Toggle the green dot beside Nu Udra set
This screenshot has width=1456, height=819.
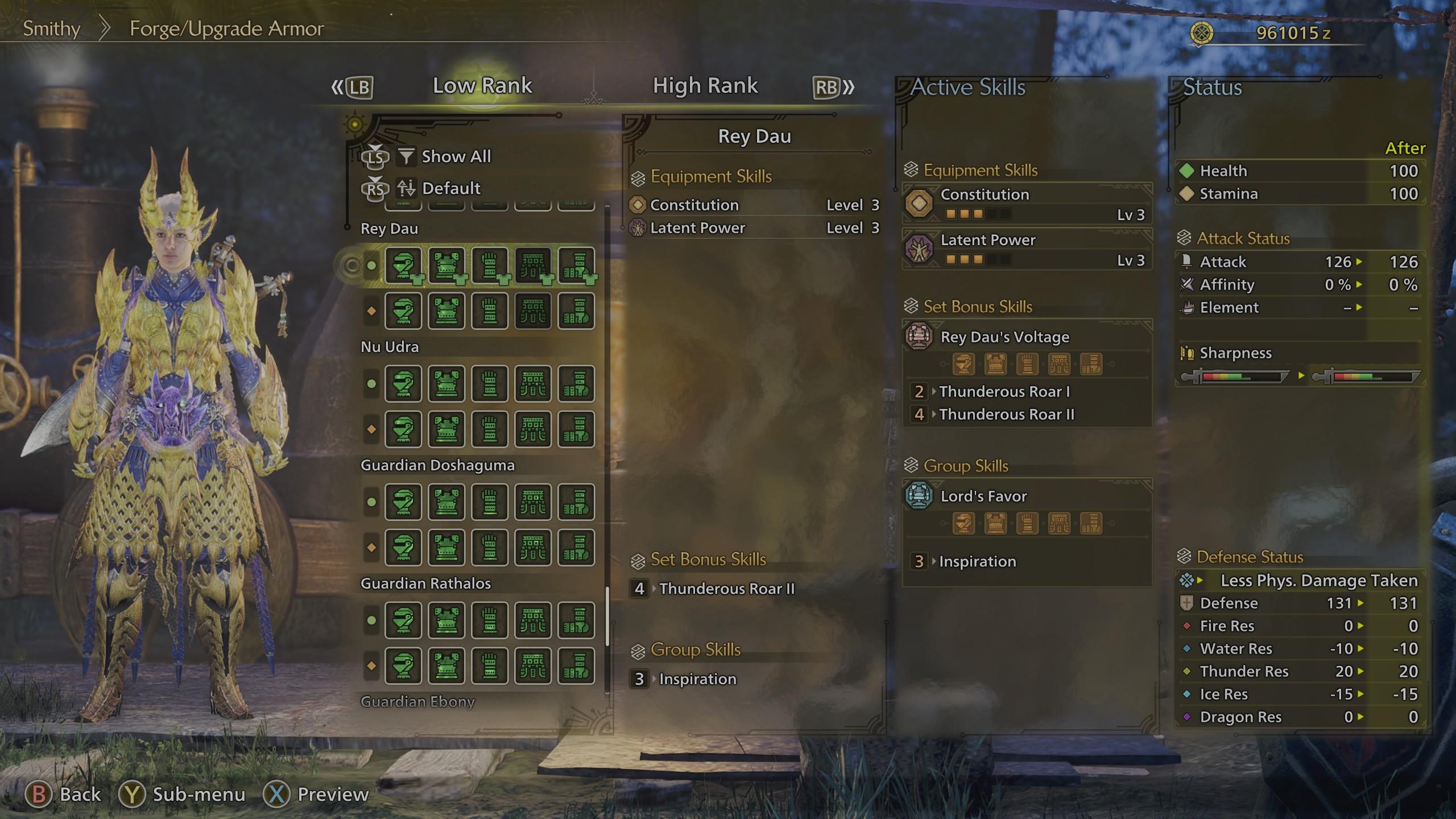click(370, 384)
